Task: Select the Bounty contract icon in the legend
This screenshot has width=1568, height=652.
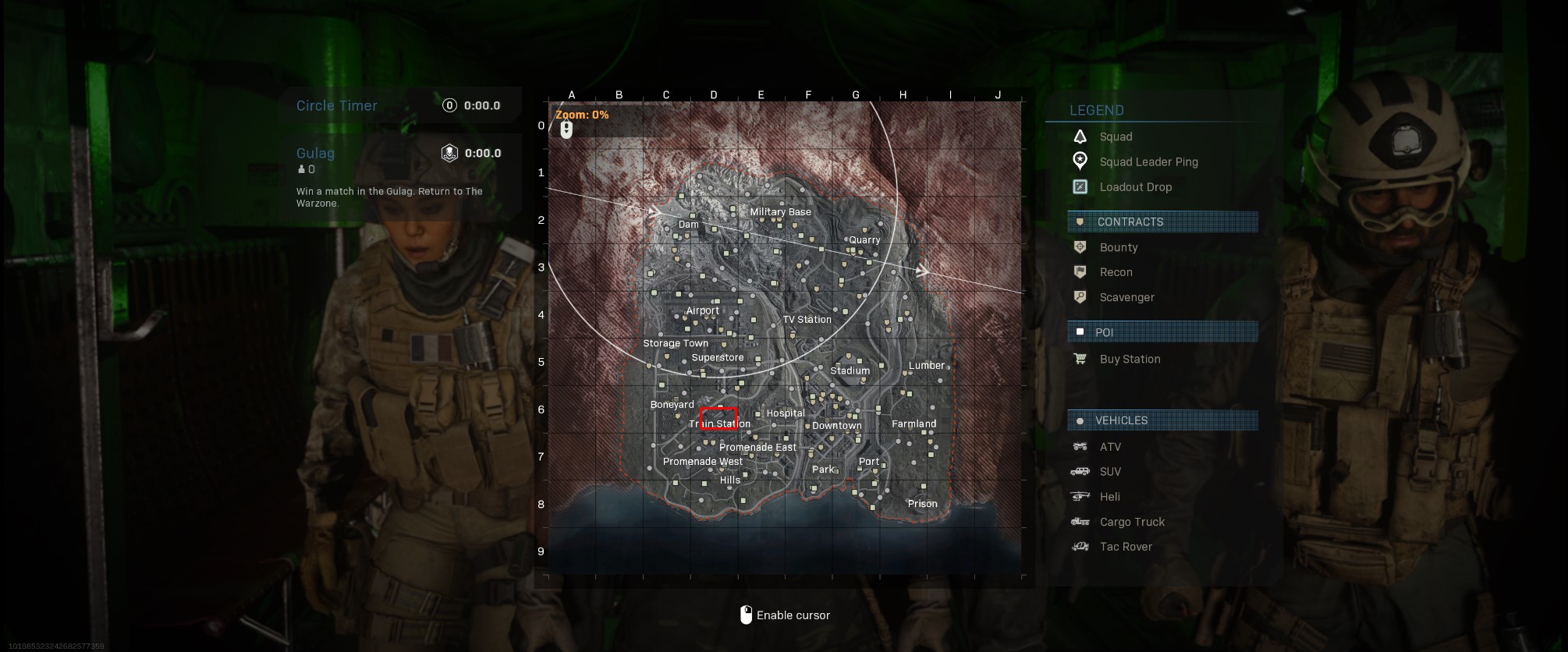Action: [1080, 246]
